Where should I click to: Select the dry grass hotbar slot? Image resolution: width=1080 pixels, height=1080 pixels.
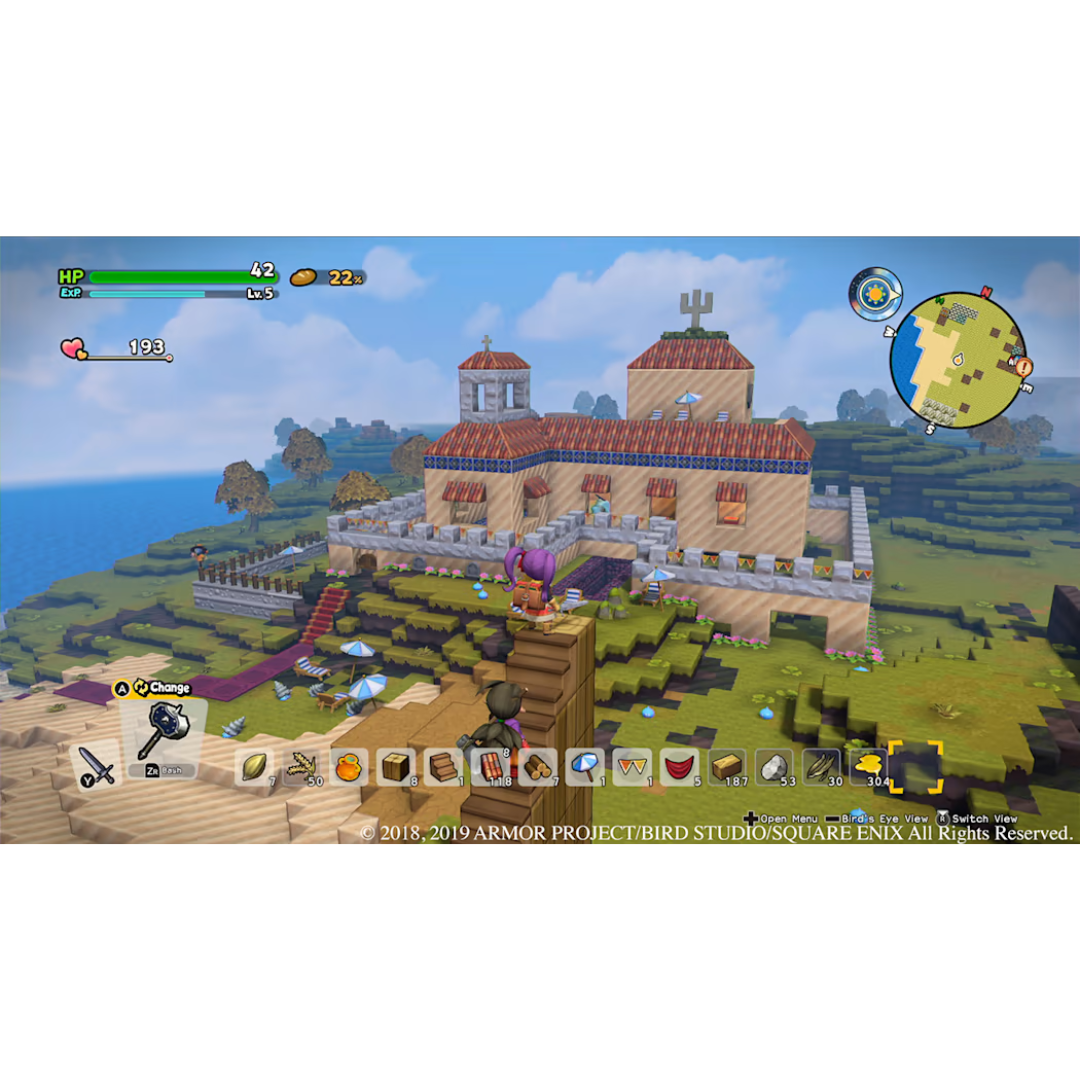821,767
